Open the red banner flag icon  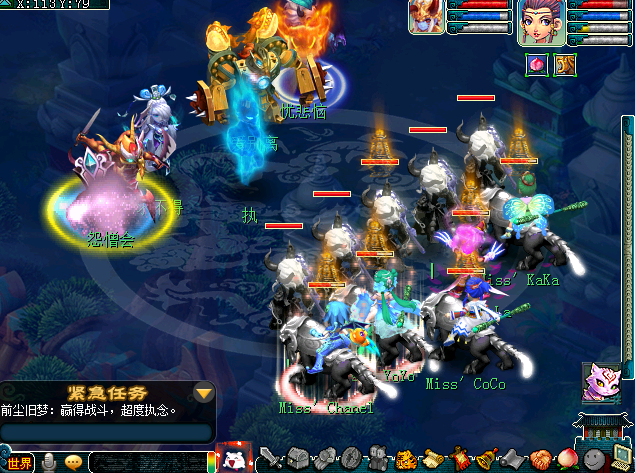coord(459,459)
